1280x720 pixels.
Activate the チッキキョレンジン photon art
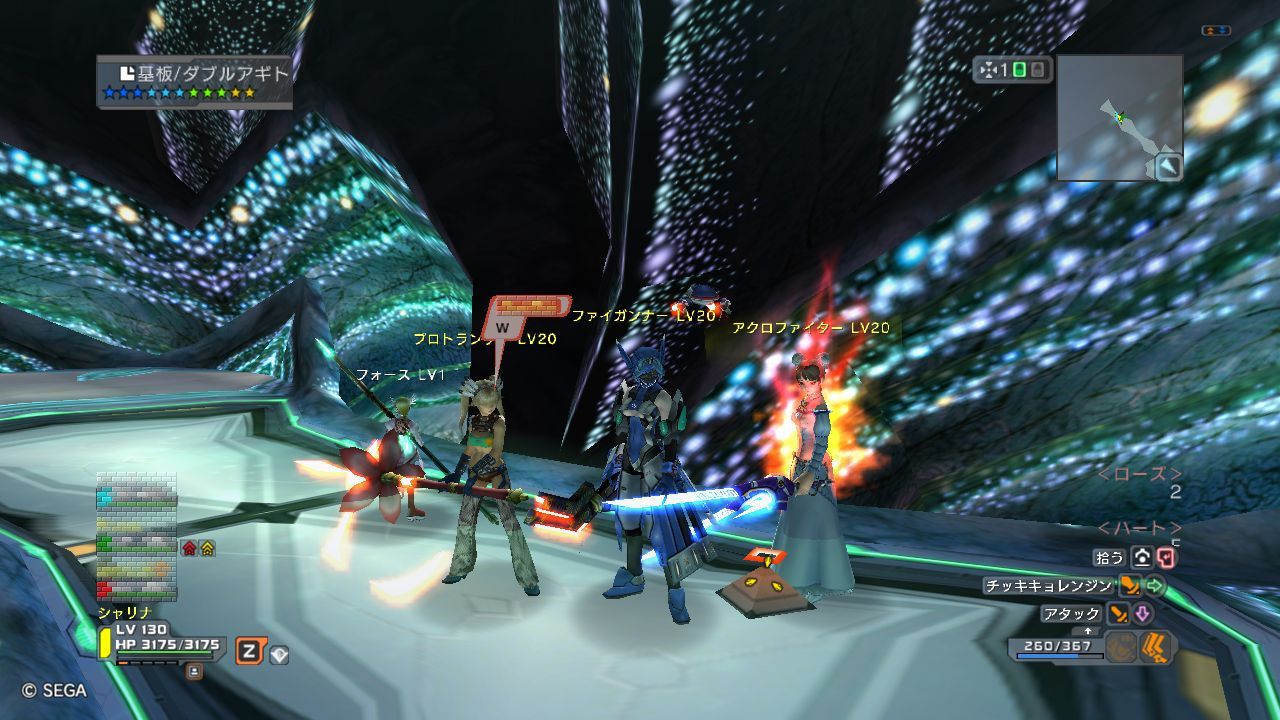pyautogui.click(x=1048, y=586)
